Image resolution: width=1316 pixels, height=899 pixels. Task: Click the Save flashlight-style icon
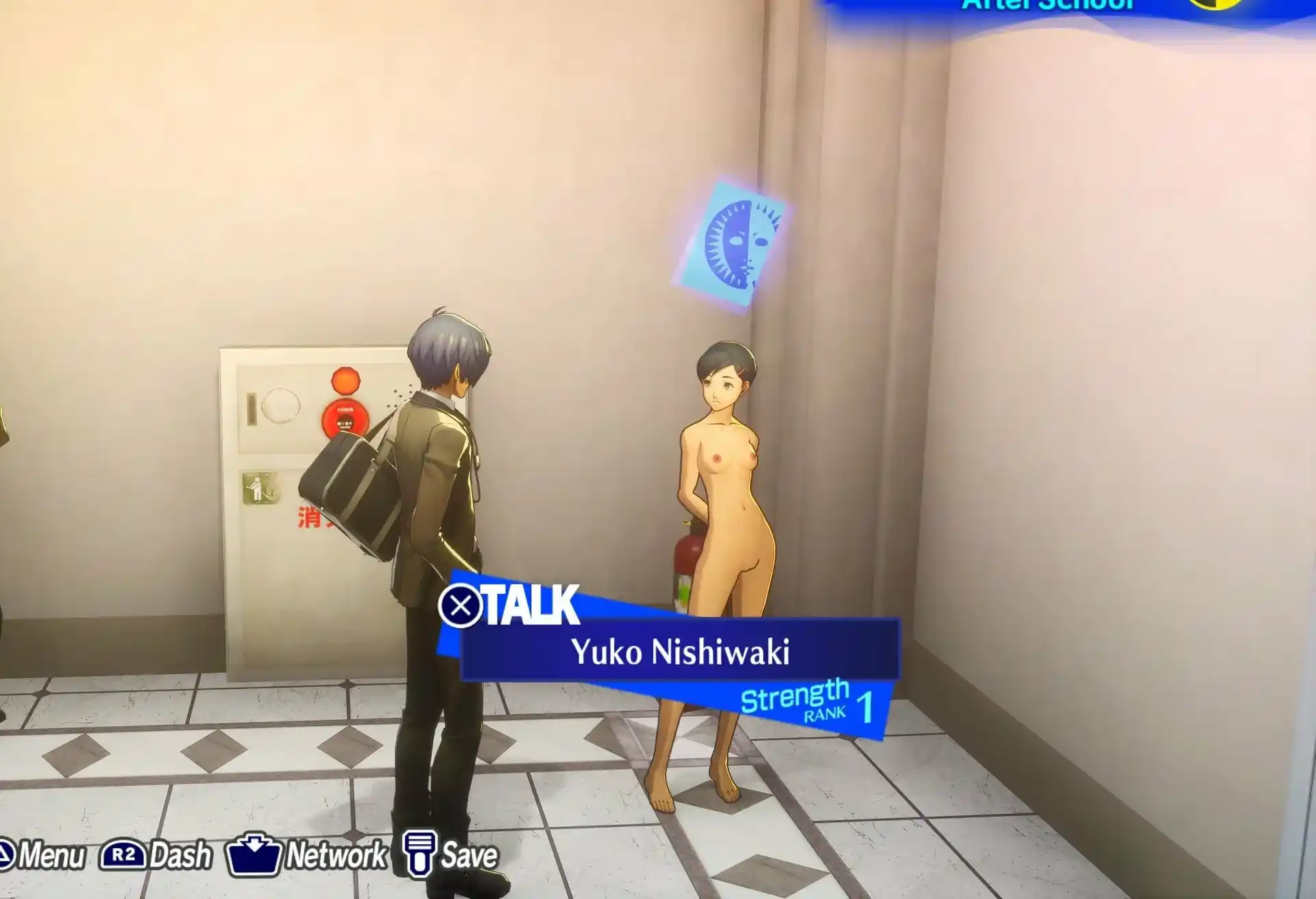click(x=419, y=853)
